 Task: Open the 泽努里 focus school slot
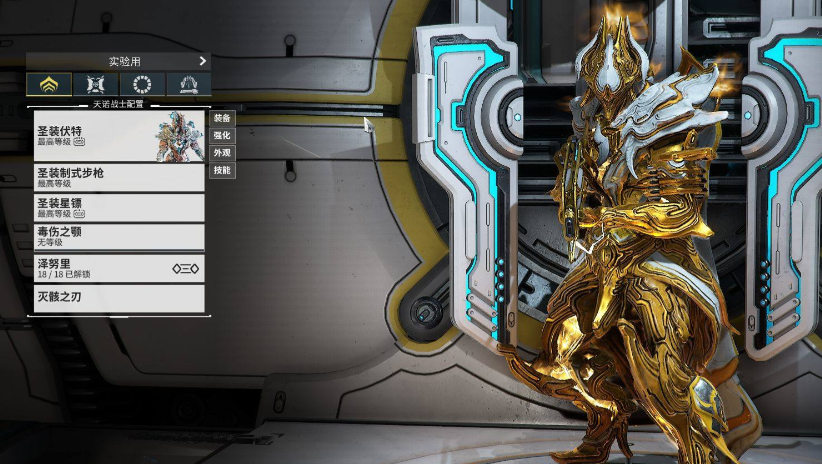118,268
